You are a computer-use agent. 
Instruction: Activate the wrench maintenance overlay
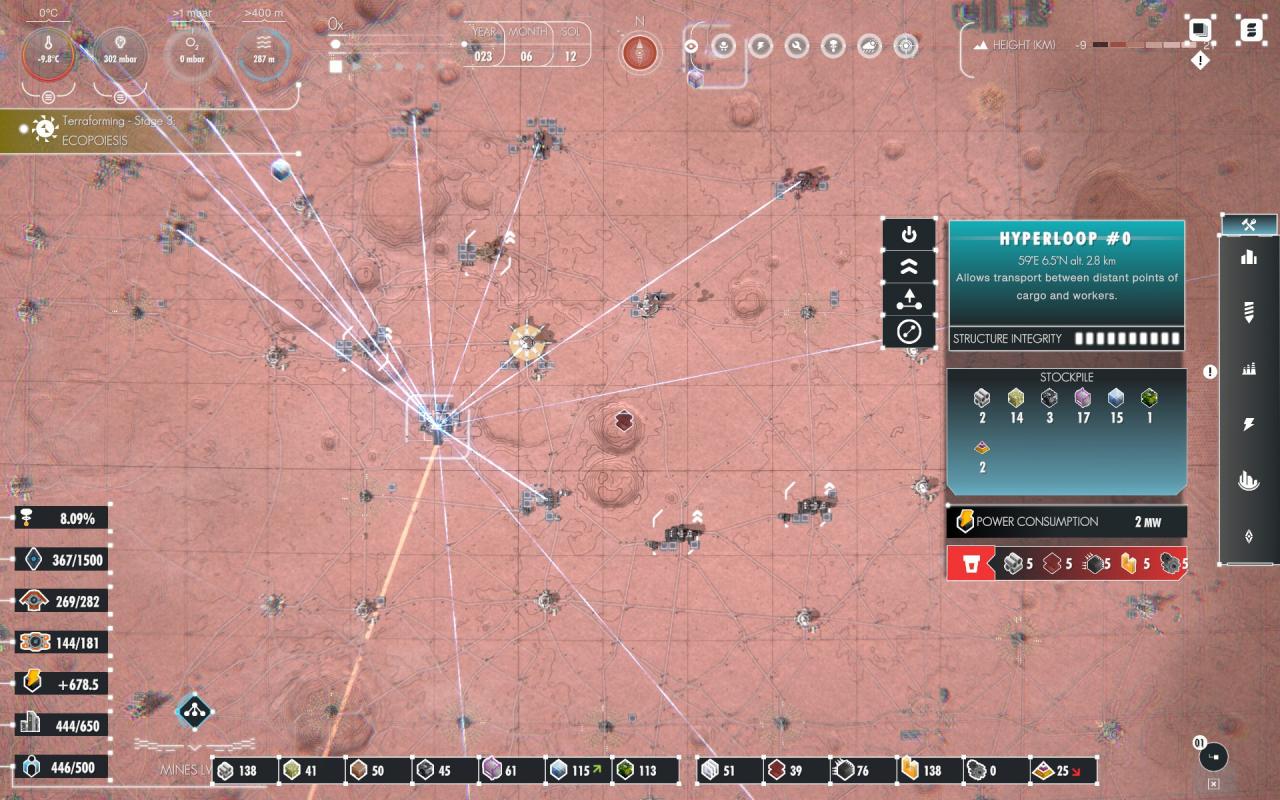click(x=797, y=46)
